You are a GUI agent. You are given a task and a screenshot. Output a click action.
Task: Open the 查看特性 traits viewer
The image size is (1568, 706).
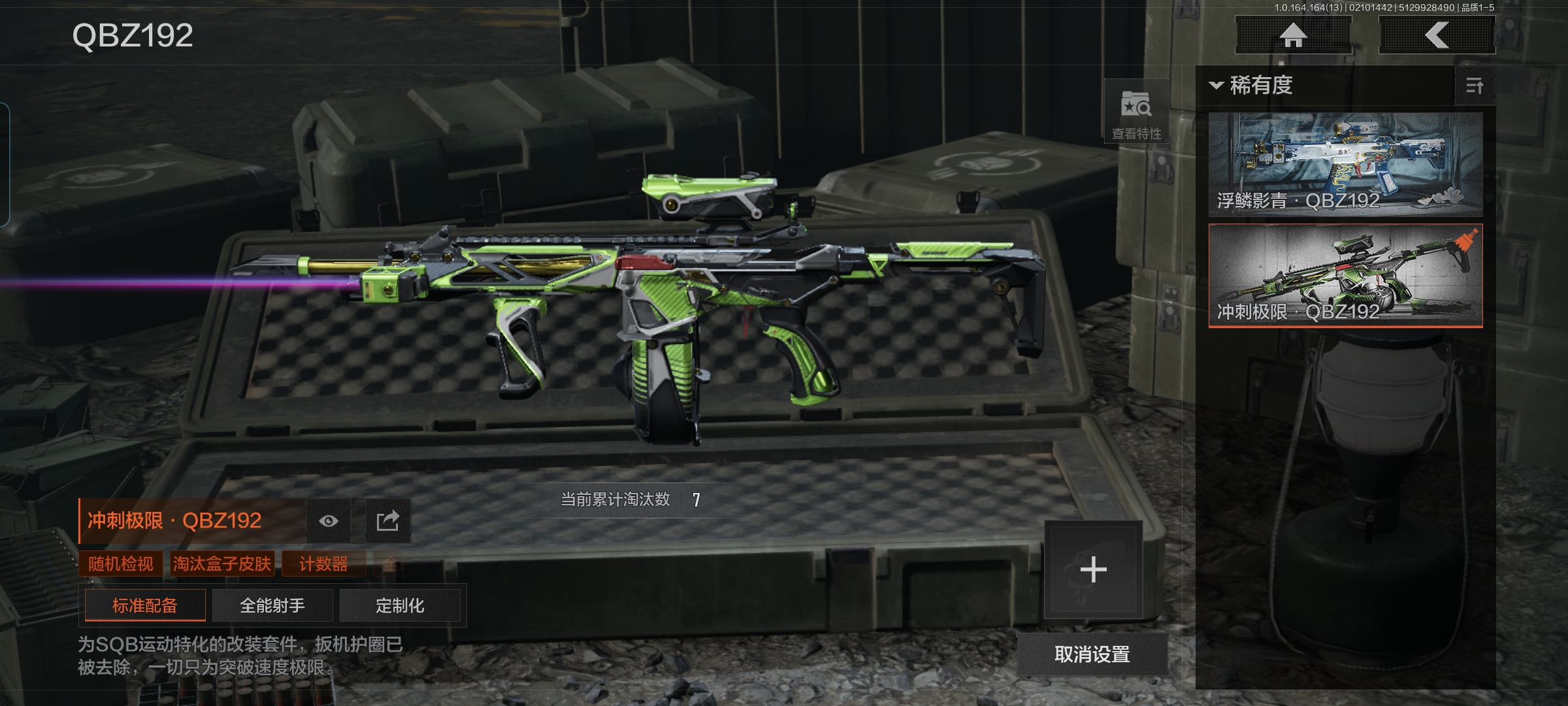click(x=1136, y=112)
